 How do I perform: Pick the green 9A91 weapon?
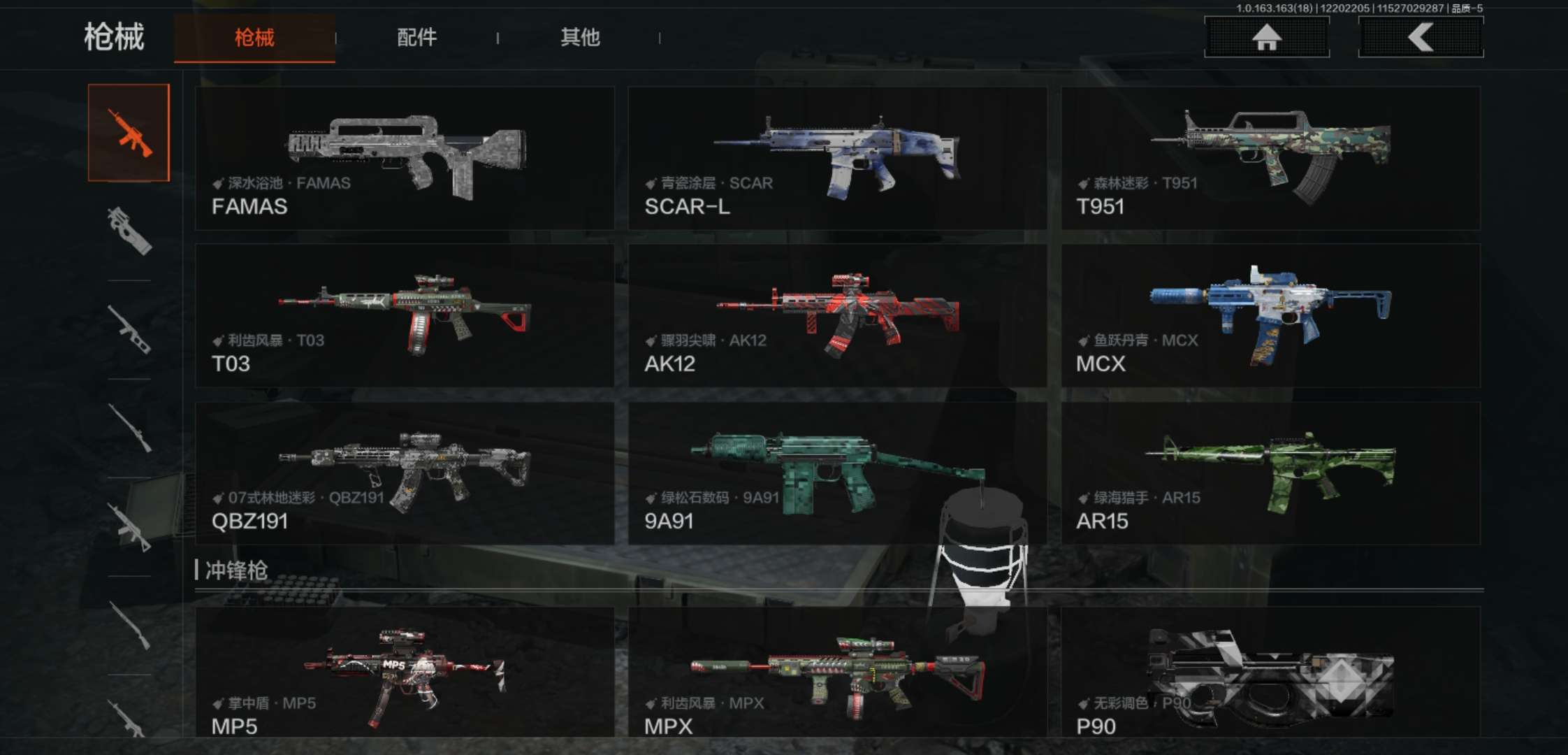[x=837, y=473]
